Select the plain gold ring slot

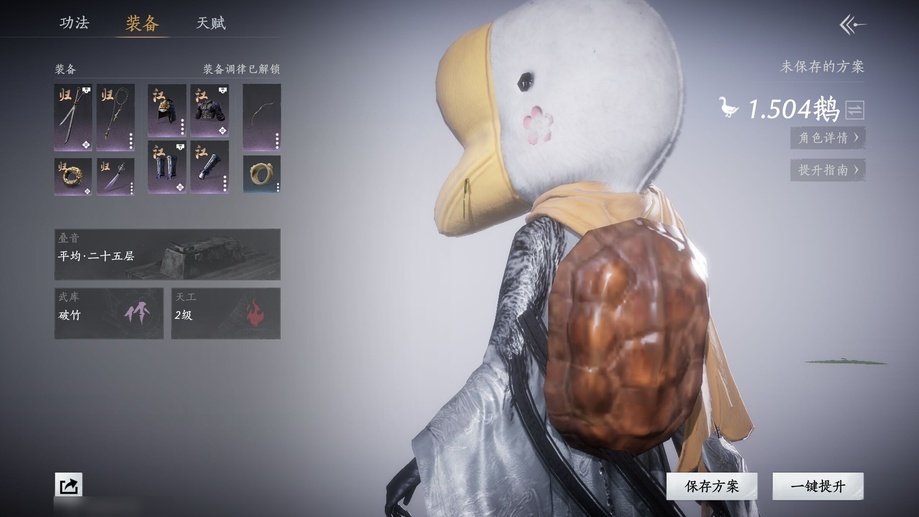(x=261, y=174)
